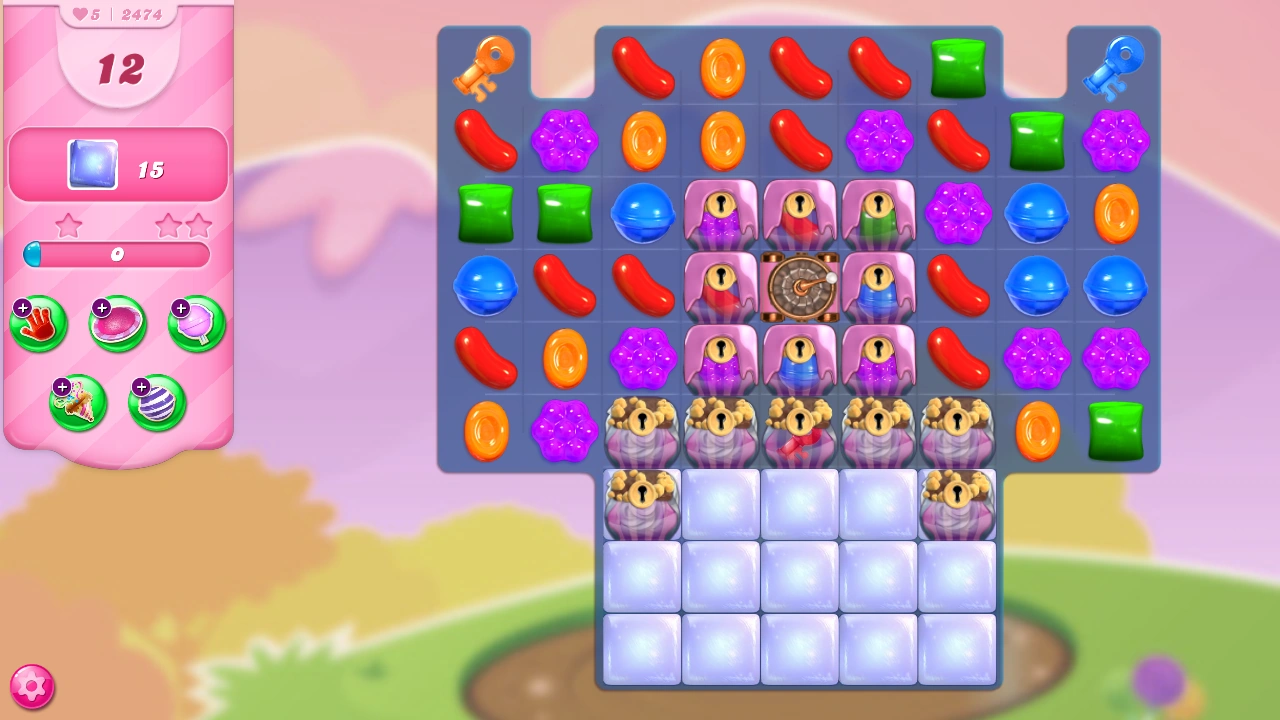This screenshot has height=720, width=1280.
Task: Tap the first star above the progress bar
Action: pyautogui.click(x=69, y=226)
